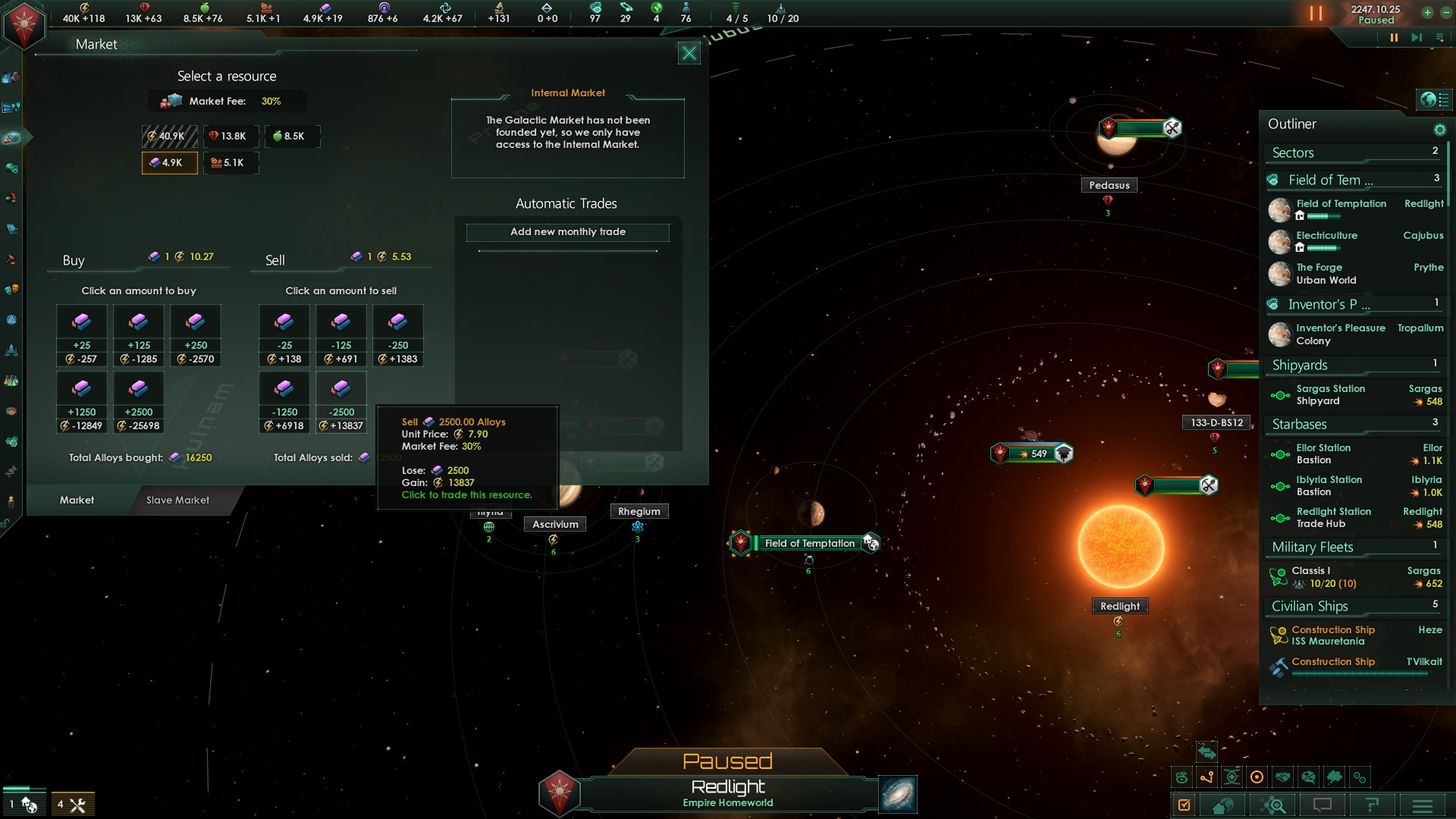This screenshot has width=1456, height=819.
Task: Select ISS Mauretania construction ship
Action: pos(1332,635)
